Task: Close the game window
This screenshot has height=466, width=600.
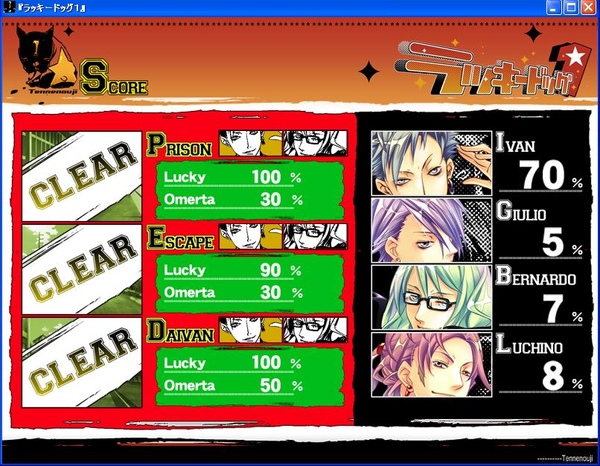Action: [x=589, y=7]
